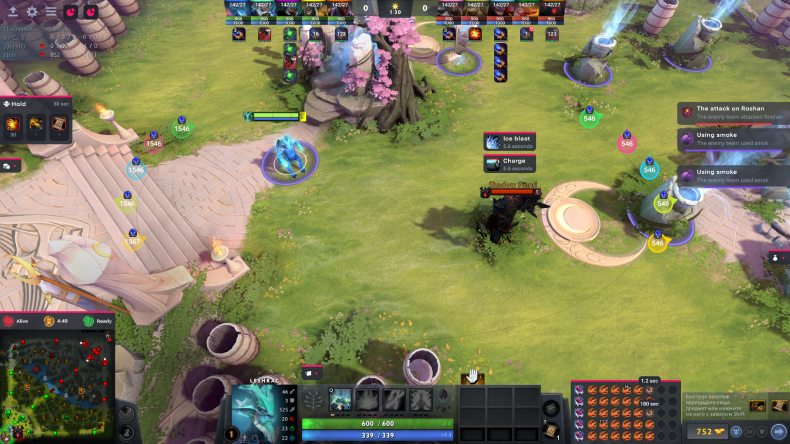
Task: Click the grab hand icon above inventory
Action: 472,376
